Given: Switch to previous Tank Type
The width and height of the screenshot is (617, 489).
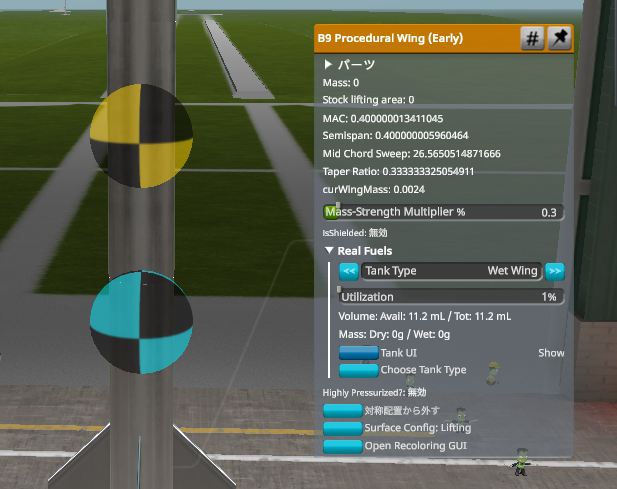Looking at the screenshot, I should 349,271.
